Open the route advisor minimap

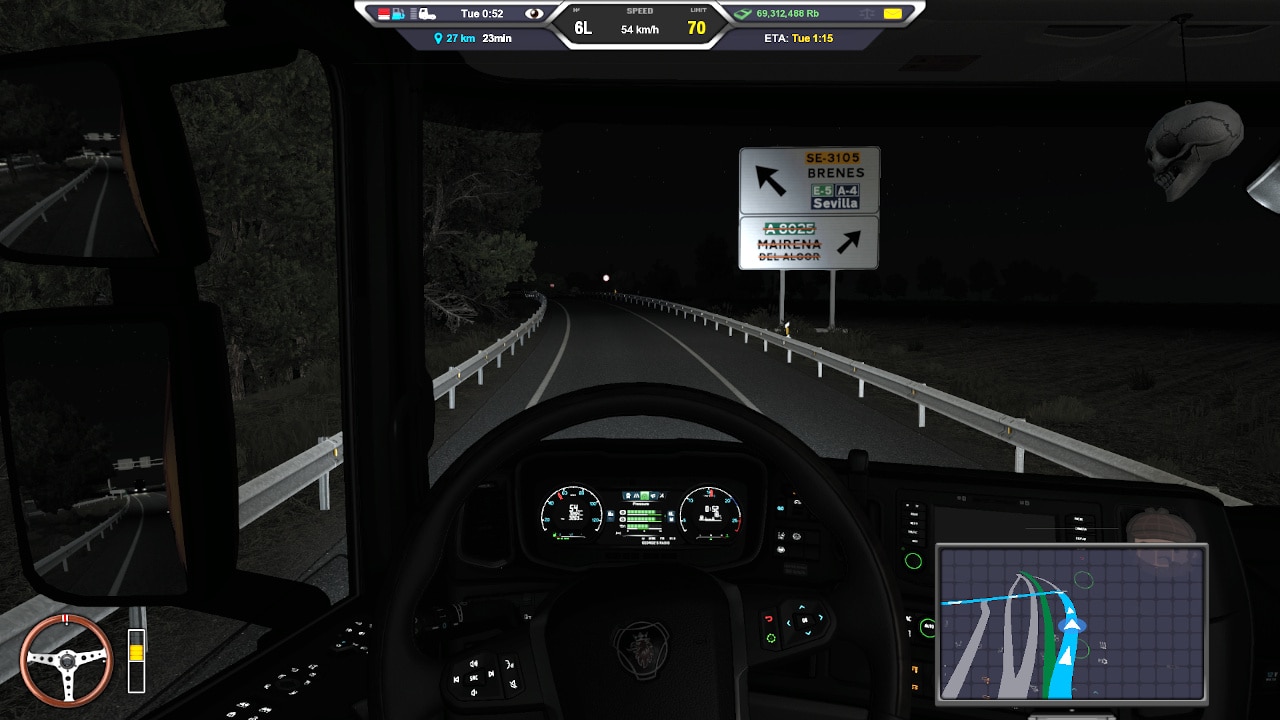1071,622
